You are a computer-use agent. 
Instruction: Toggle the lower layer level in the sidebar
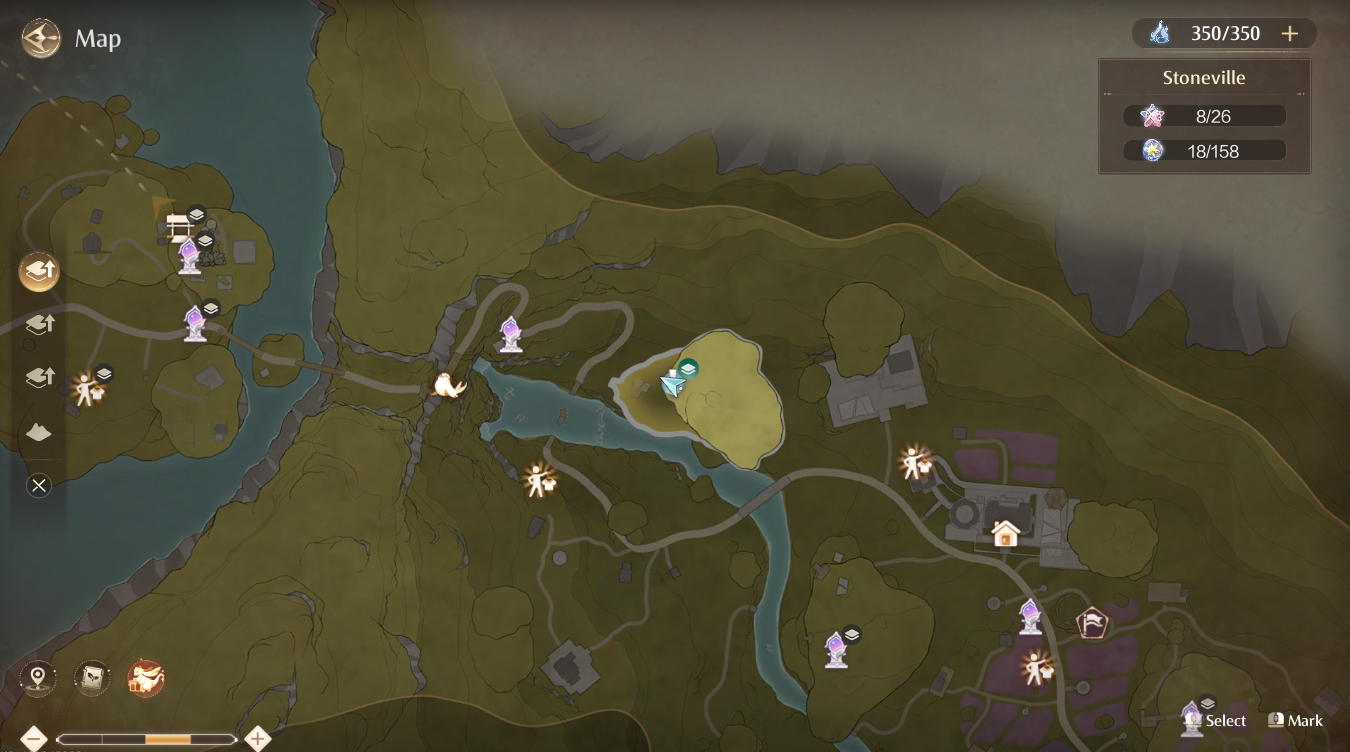click(x=39, y=377)
